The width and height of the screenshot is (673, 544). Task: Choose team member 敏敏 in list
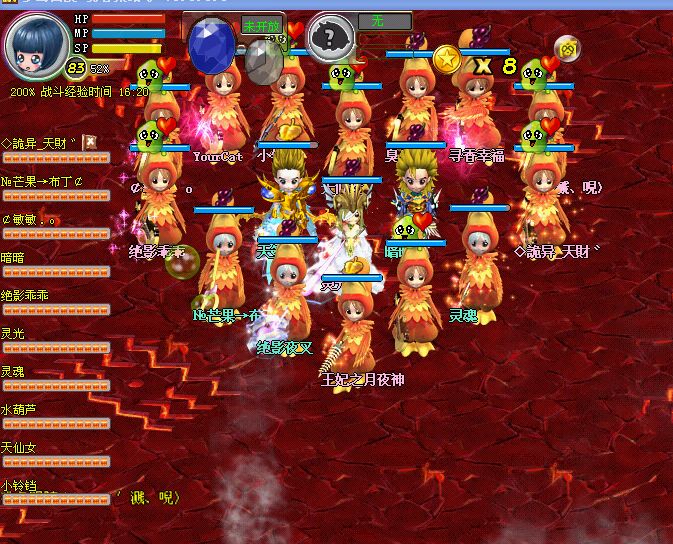[x=30, y=219]
